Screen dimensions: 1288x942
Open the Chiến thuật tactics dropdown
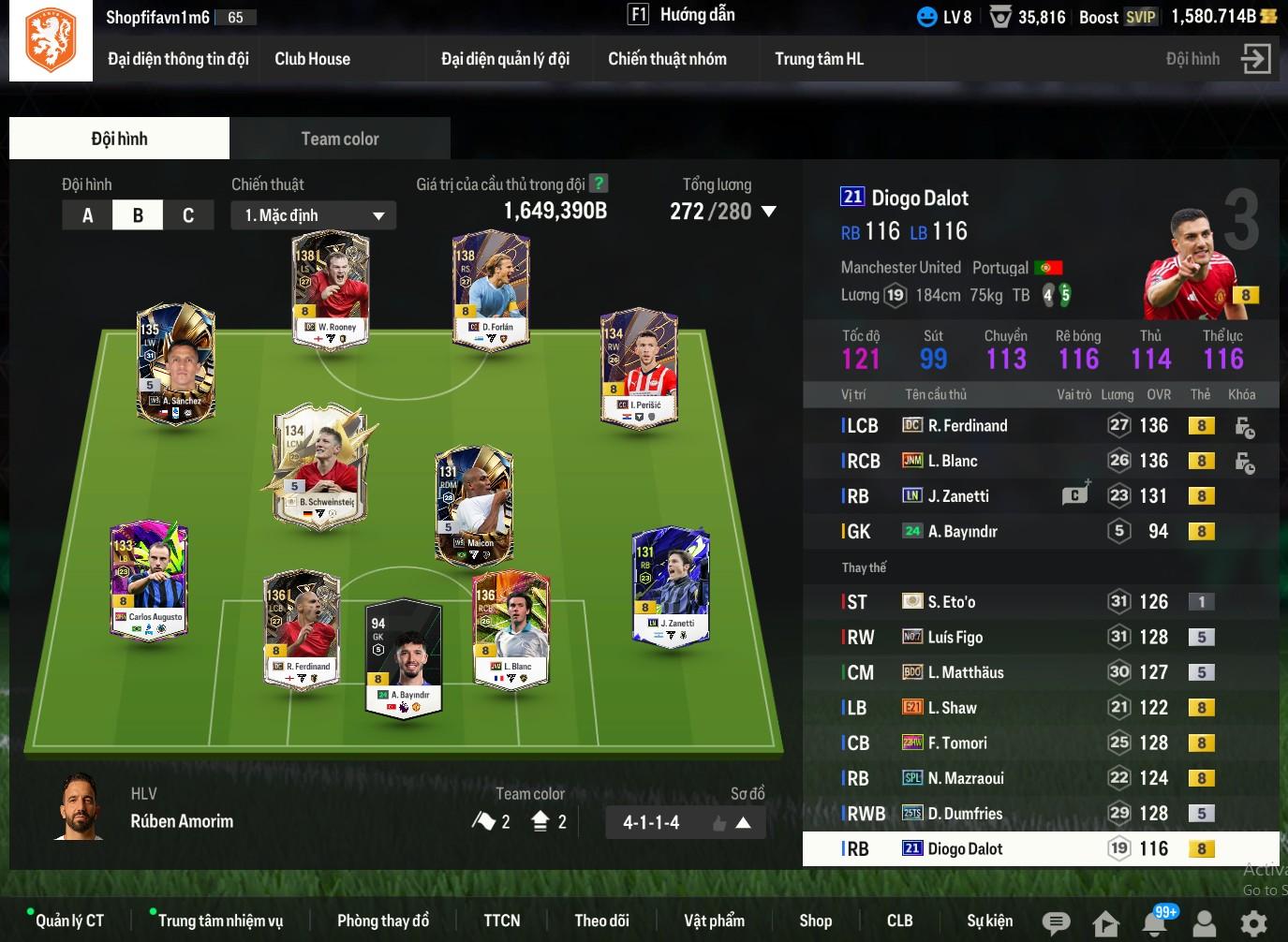coord(313,215)
